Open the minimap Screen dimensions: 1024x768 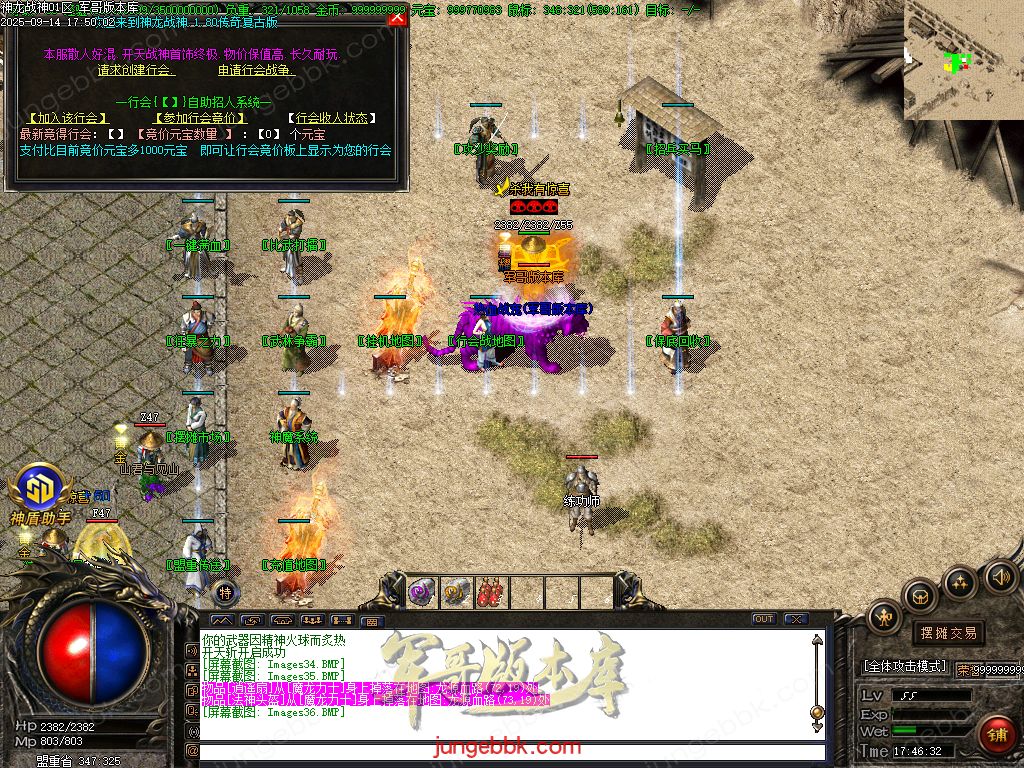(963, 60)
